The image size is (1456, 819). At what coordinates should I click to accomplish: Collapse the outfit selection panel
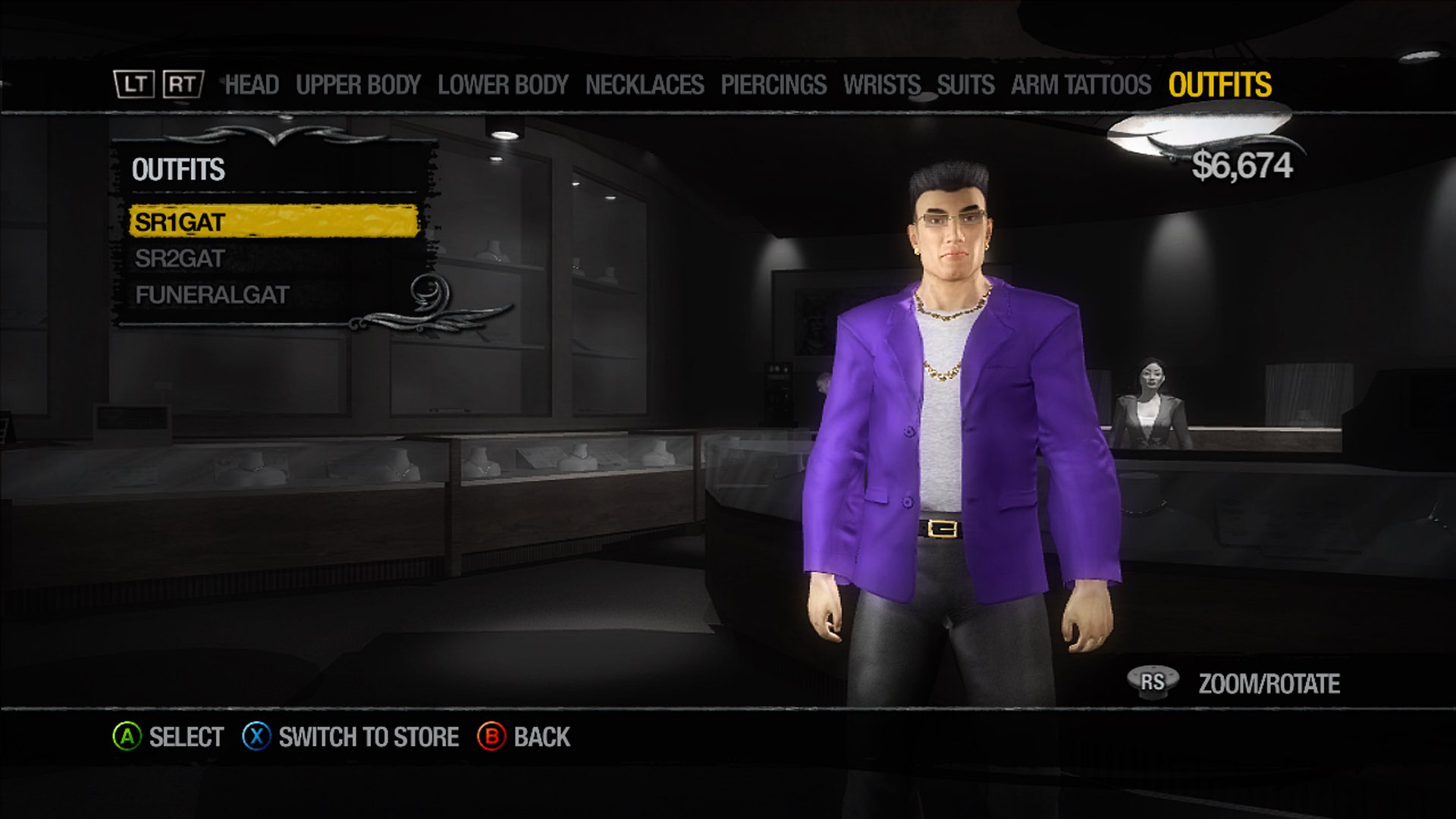(x=179, y=170)
